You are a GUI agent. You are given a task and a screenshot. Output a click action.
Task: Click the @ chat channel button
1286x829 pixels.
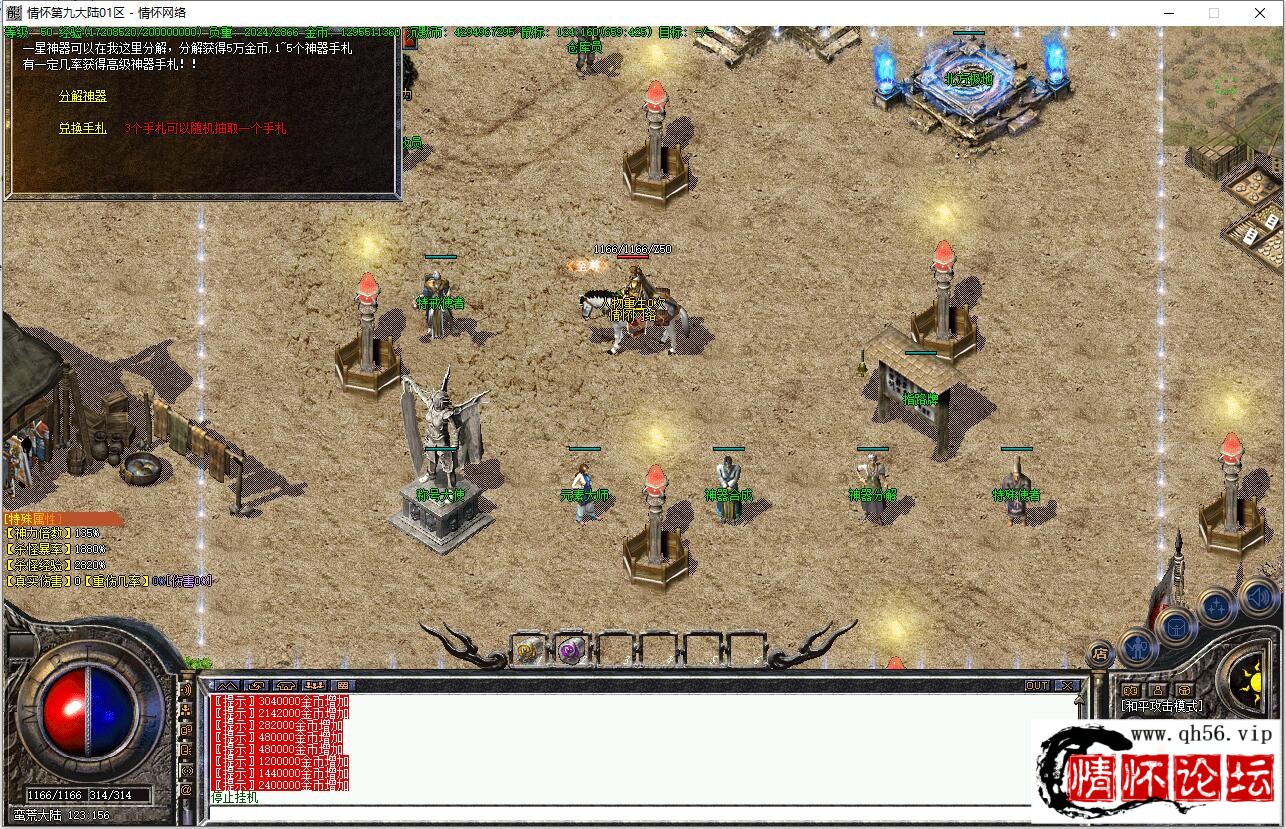pos(186,790)
